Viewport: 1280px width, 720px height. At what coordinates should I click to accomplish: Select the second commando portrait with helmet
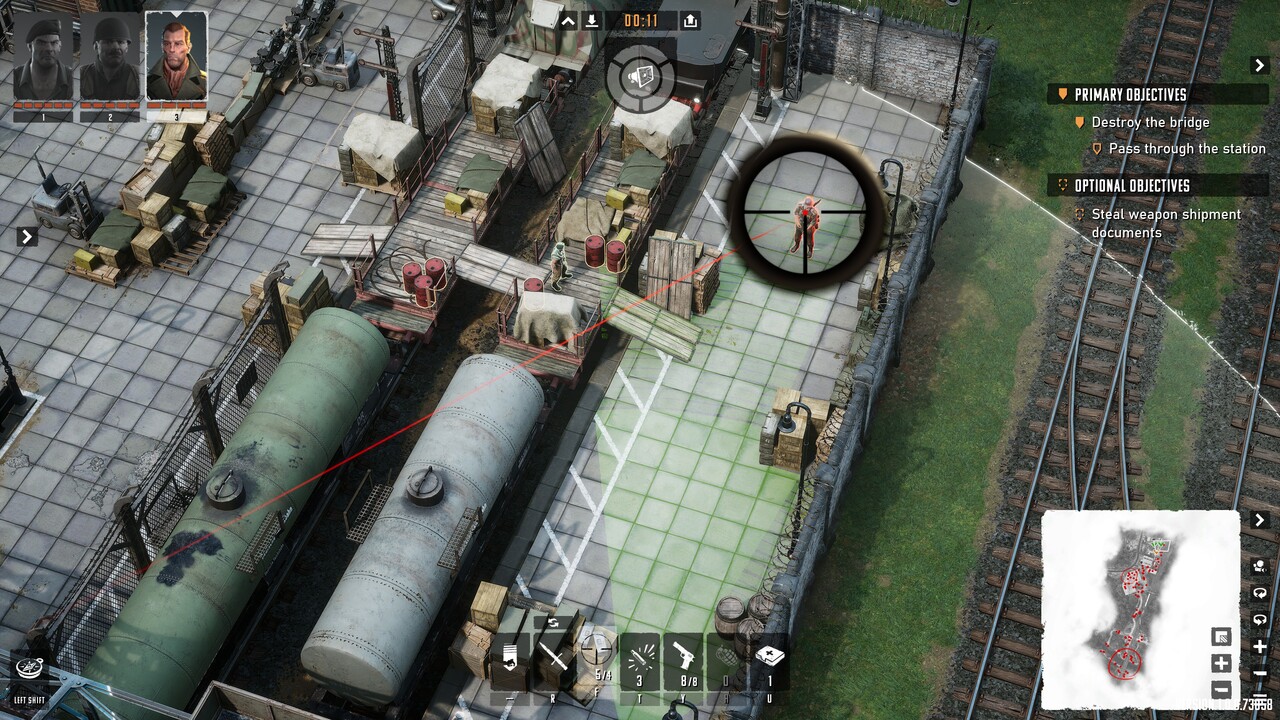110,60
